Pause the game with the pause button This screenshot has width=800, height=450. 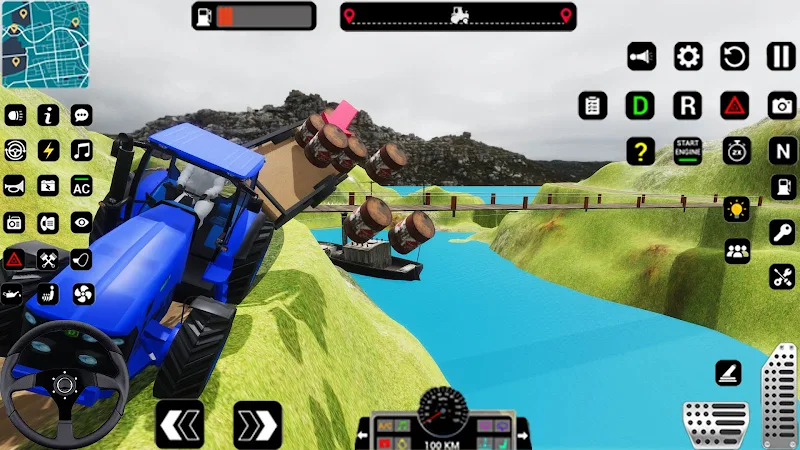781,56
